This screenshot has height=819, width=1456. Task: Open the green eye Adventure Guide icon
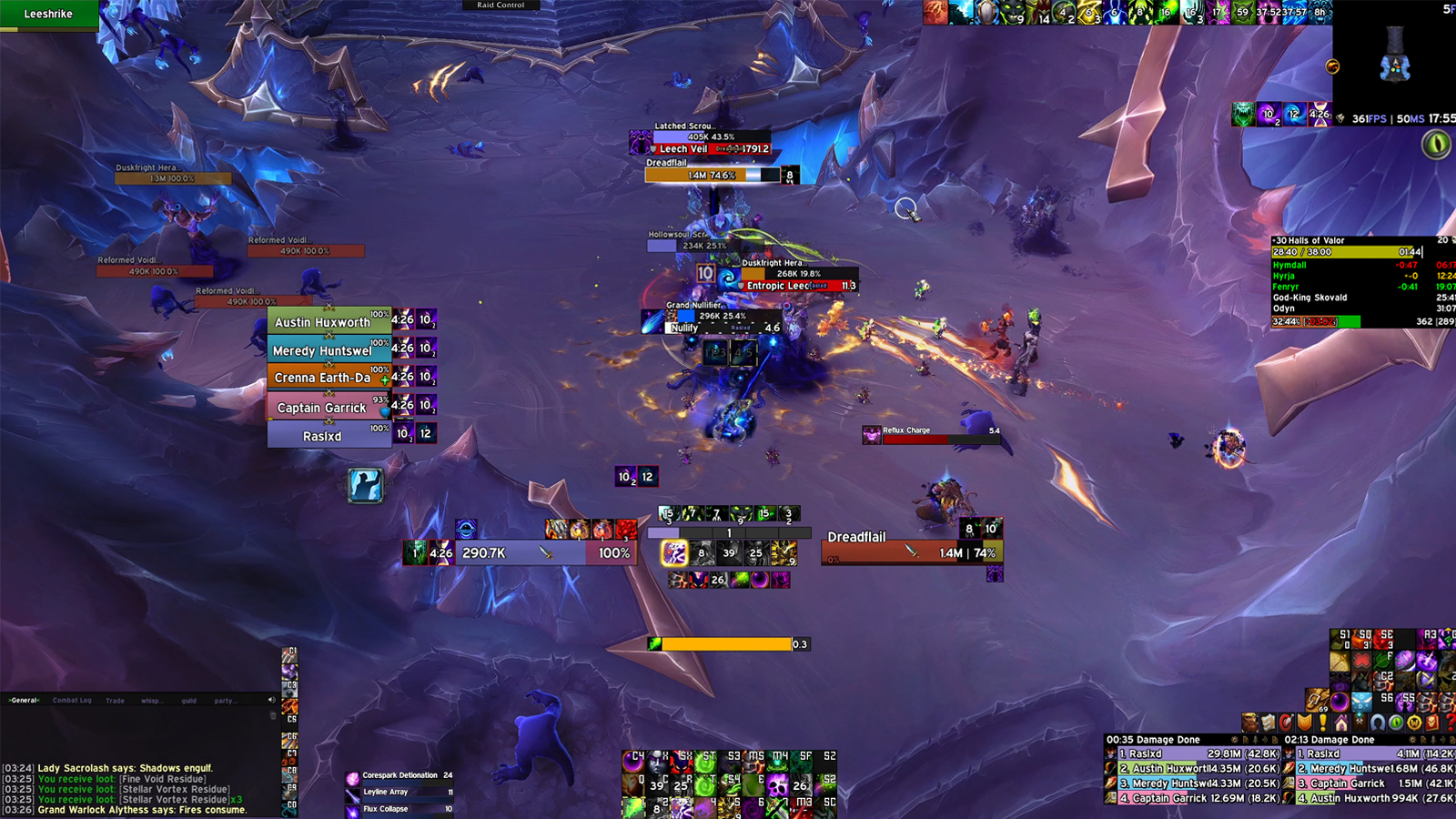1394,723
